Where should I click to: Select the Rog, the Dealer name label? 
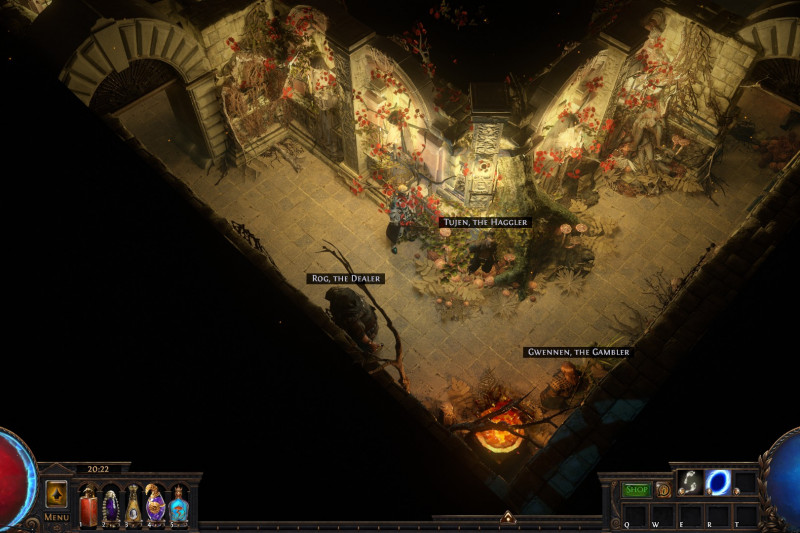[x=345, y=278]
